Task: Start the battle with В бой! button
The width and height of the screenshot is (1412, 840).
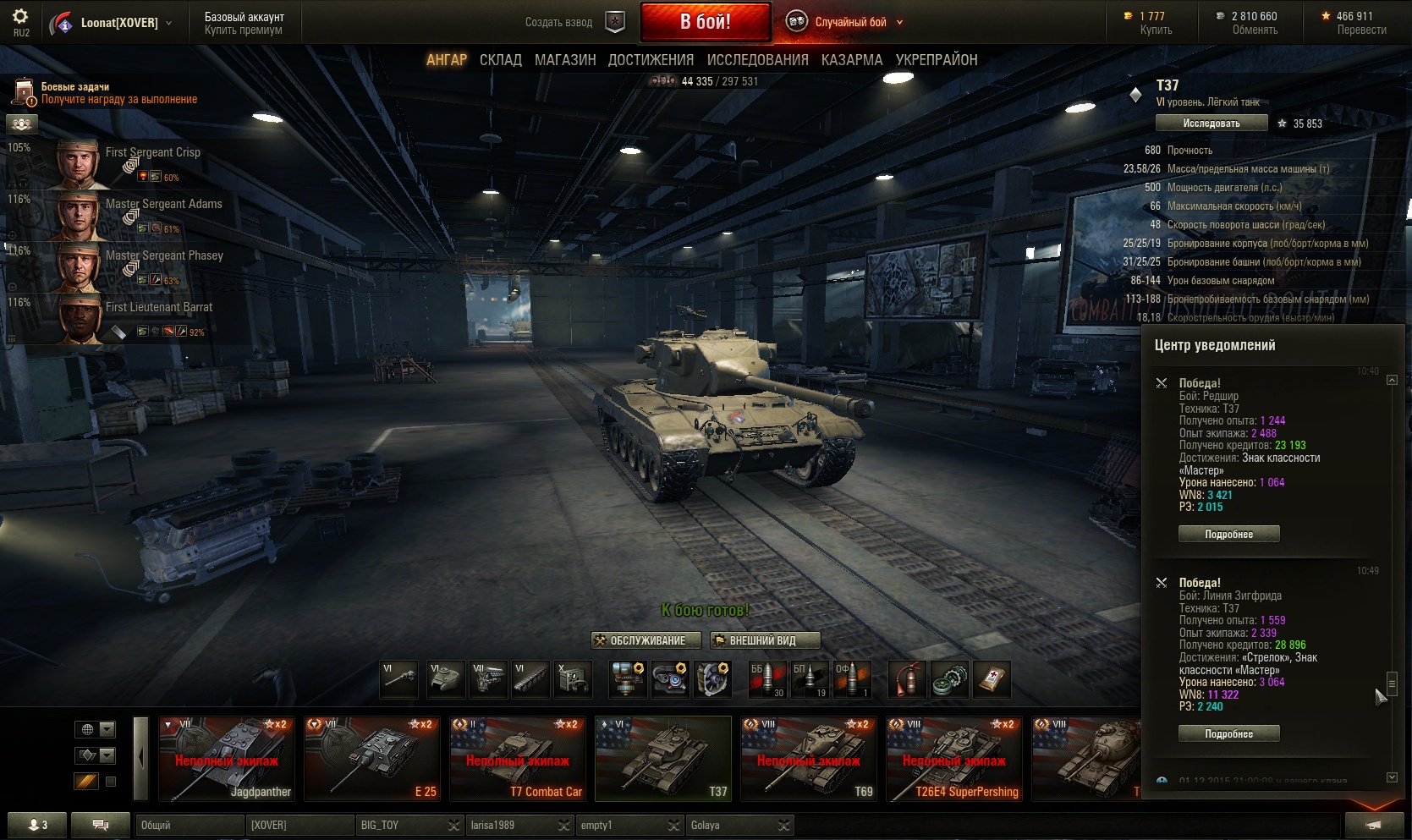Action: [x=706, y=22]
